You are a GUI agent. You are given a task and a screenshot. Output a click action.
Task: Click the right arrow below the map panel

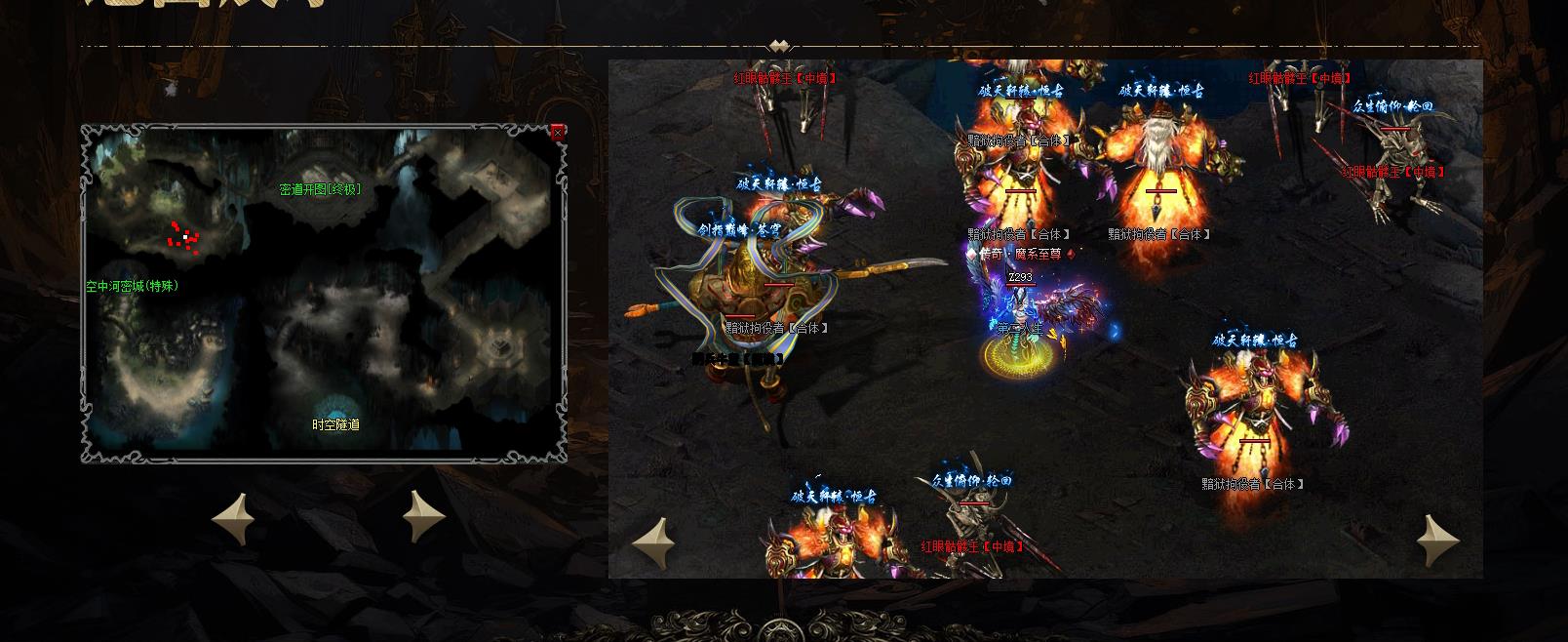(424, 516)
